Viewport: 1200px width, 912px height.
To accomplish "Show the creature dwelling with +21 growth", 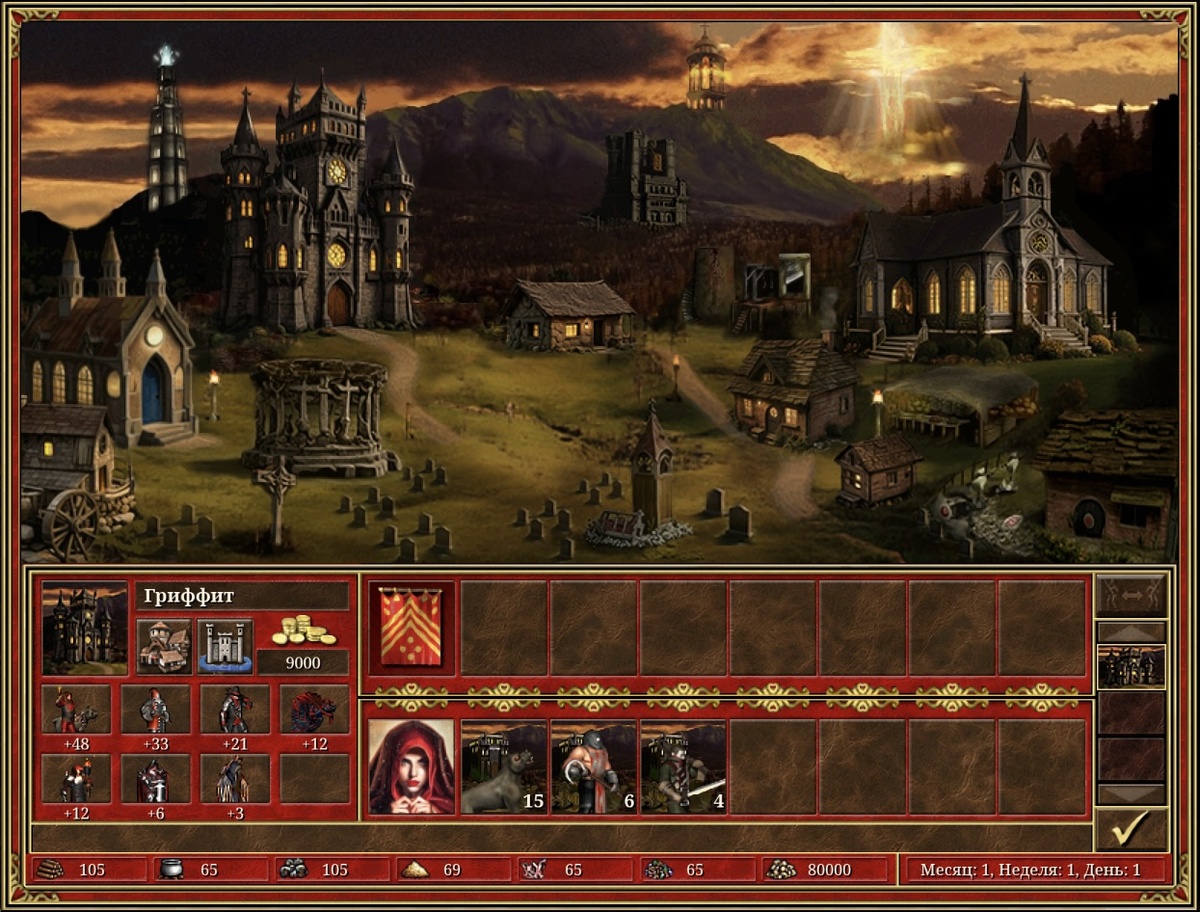I will point(235,710).
